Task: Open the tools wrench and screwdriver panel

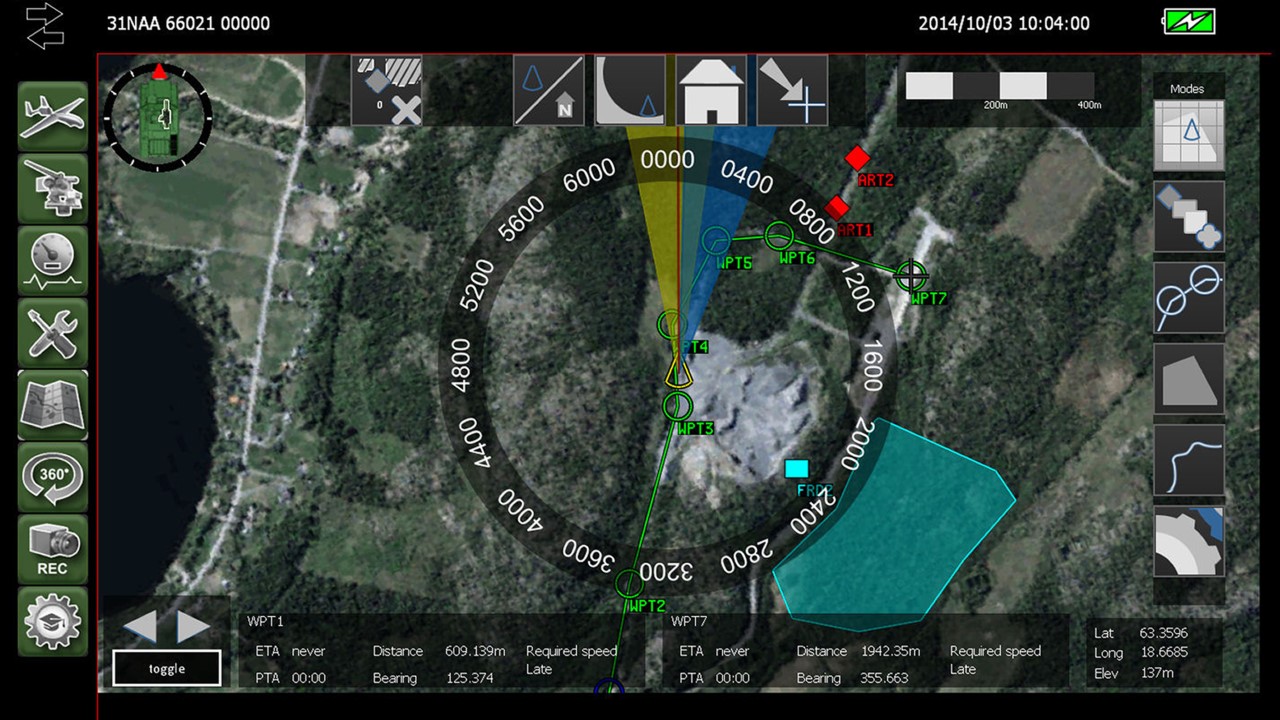Action: tap(52, 331)
